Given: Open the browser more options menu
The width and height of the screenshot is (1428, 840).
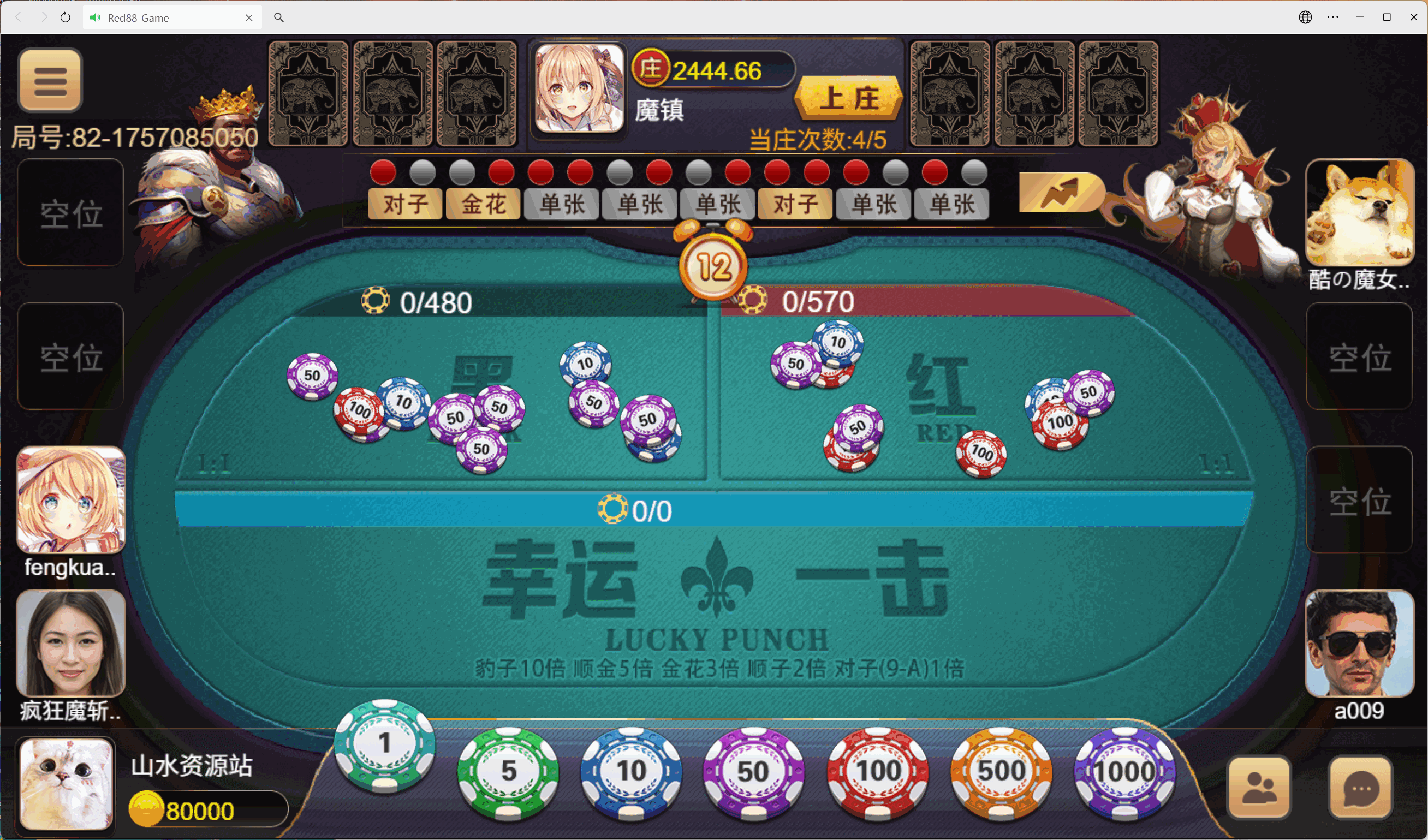Looking at the screenshot, I should [x=1333, y=17].
